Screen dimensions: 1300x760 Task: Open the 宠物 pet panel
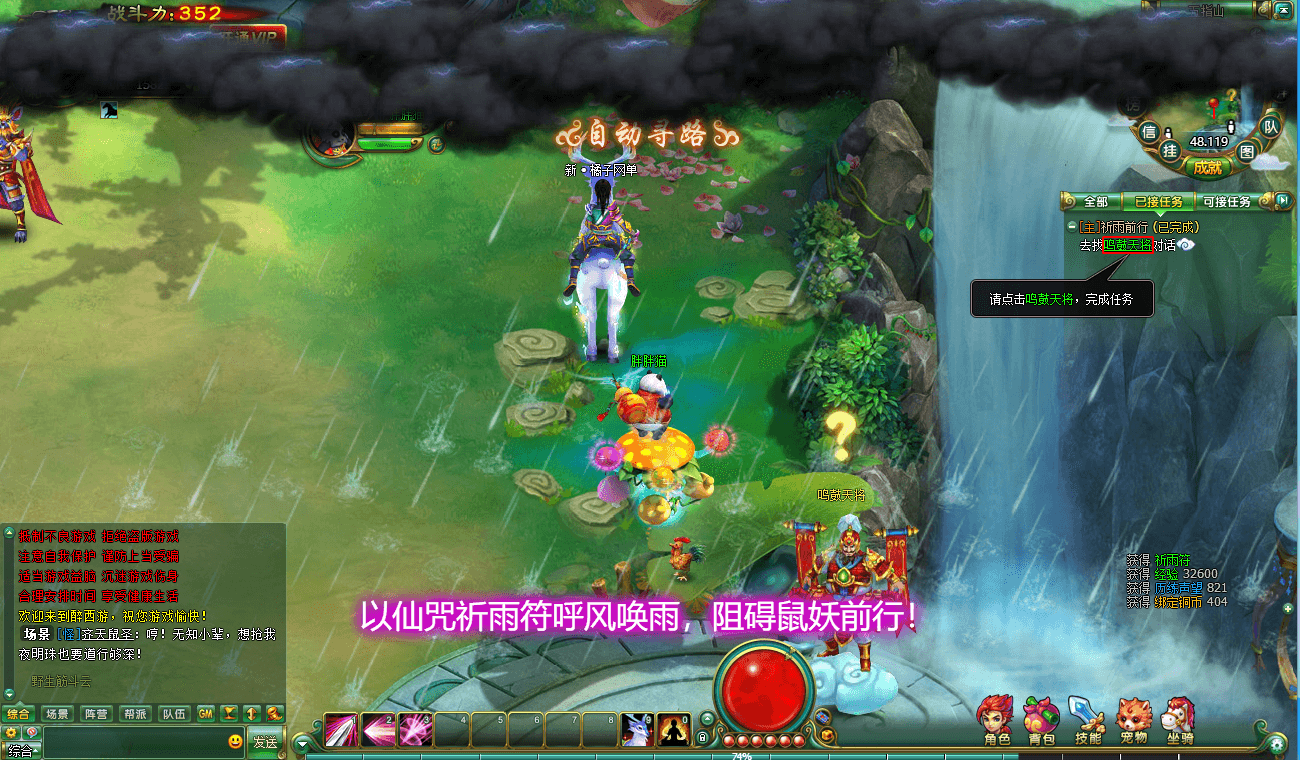[x=1133, y=720]
